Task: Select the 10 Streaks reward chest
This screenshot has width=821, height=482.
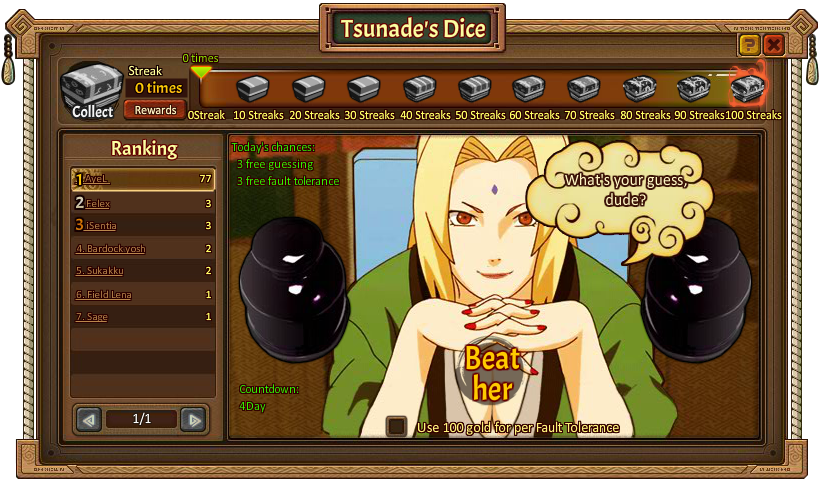Action: point(254,89)
